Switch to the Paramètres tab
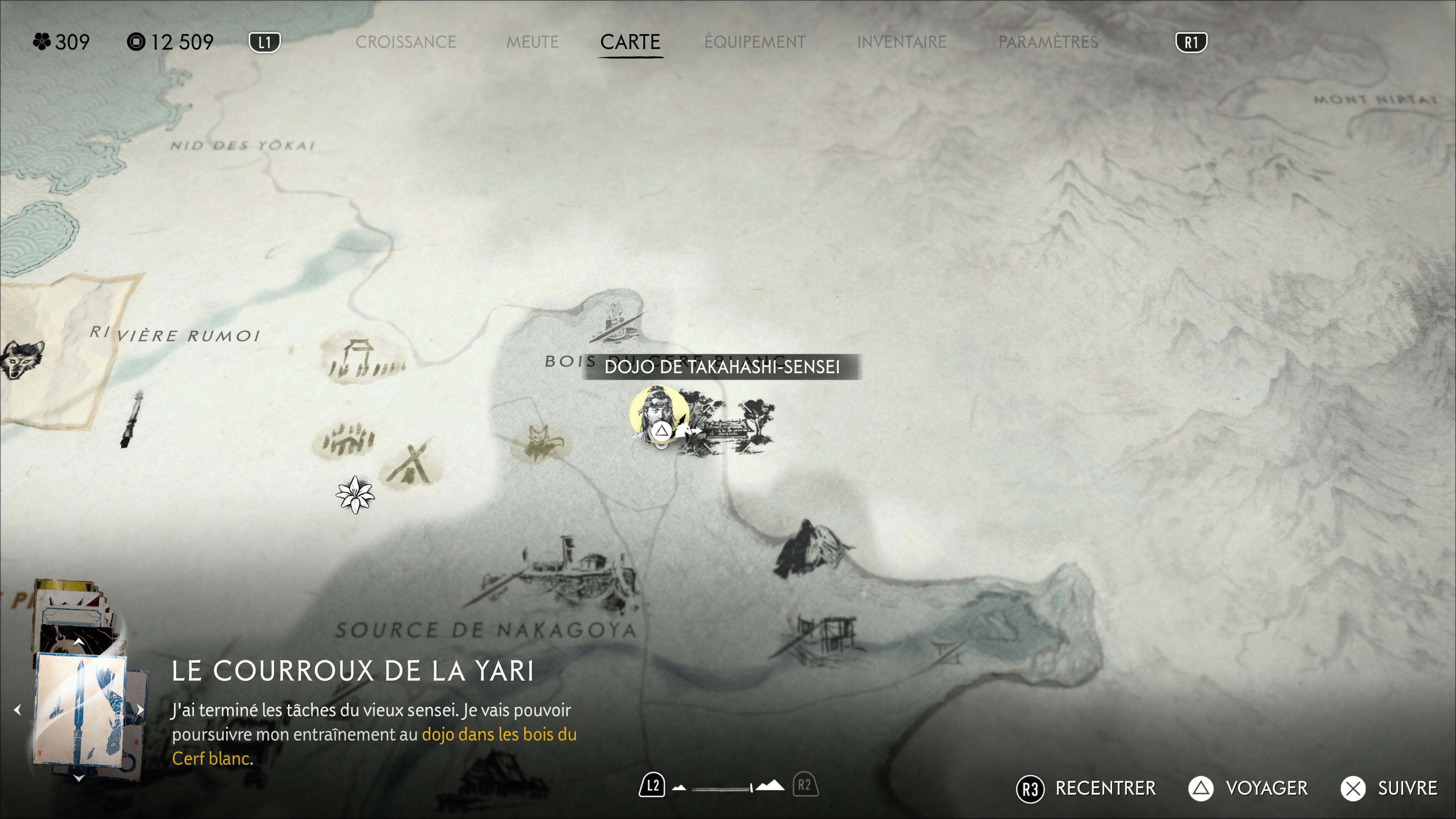Image resolution: width=1456 pixels, height=819 pixels. click(x=1048, y=42)
